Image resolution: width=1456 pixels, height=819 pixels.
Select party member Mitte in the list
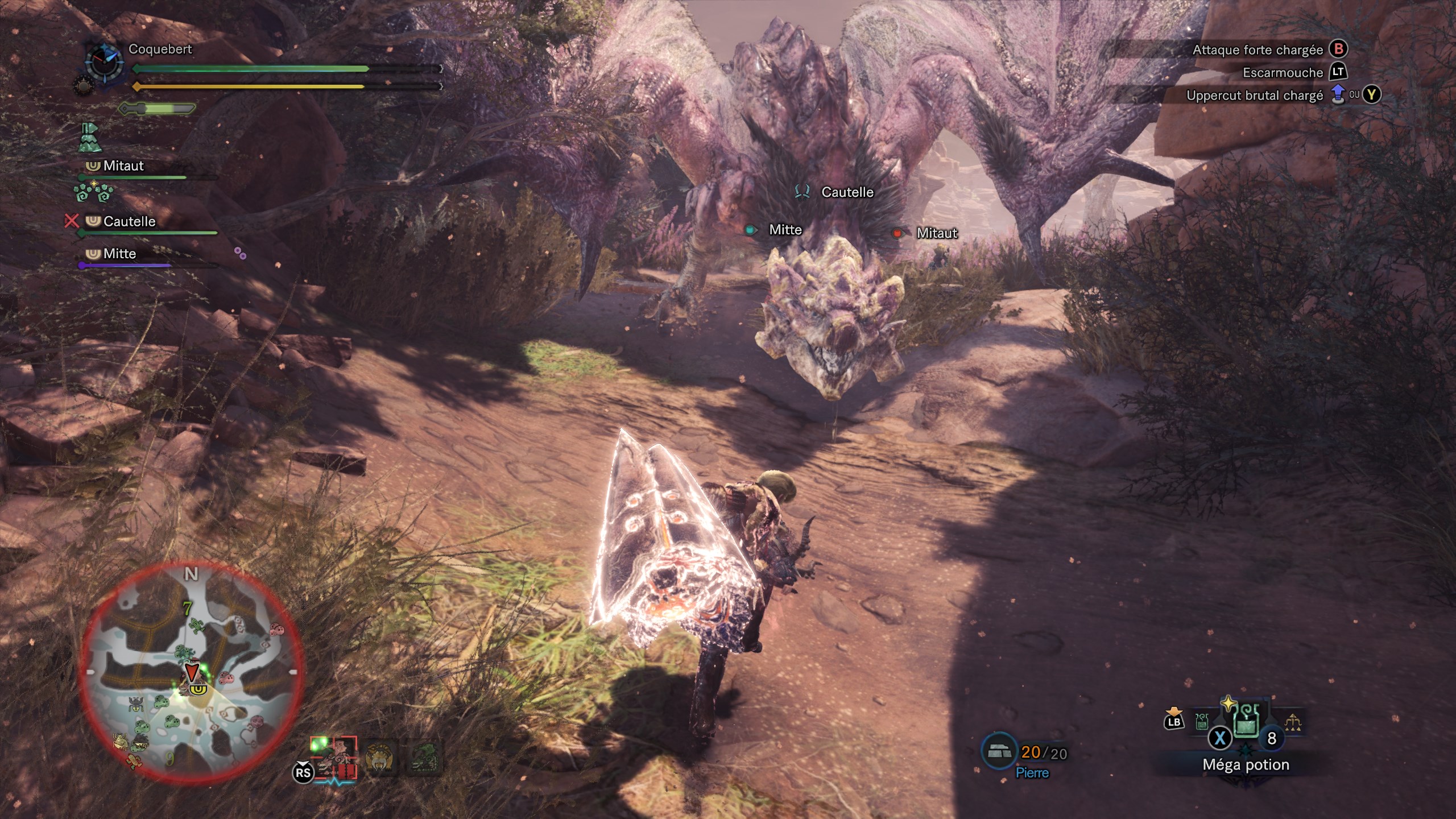119,254
